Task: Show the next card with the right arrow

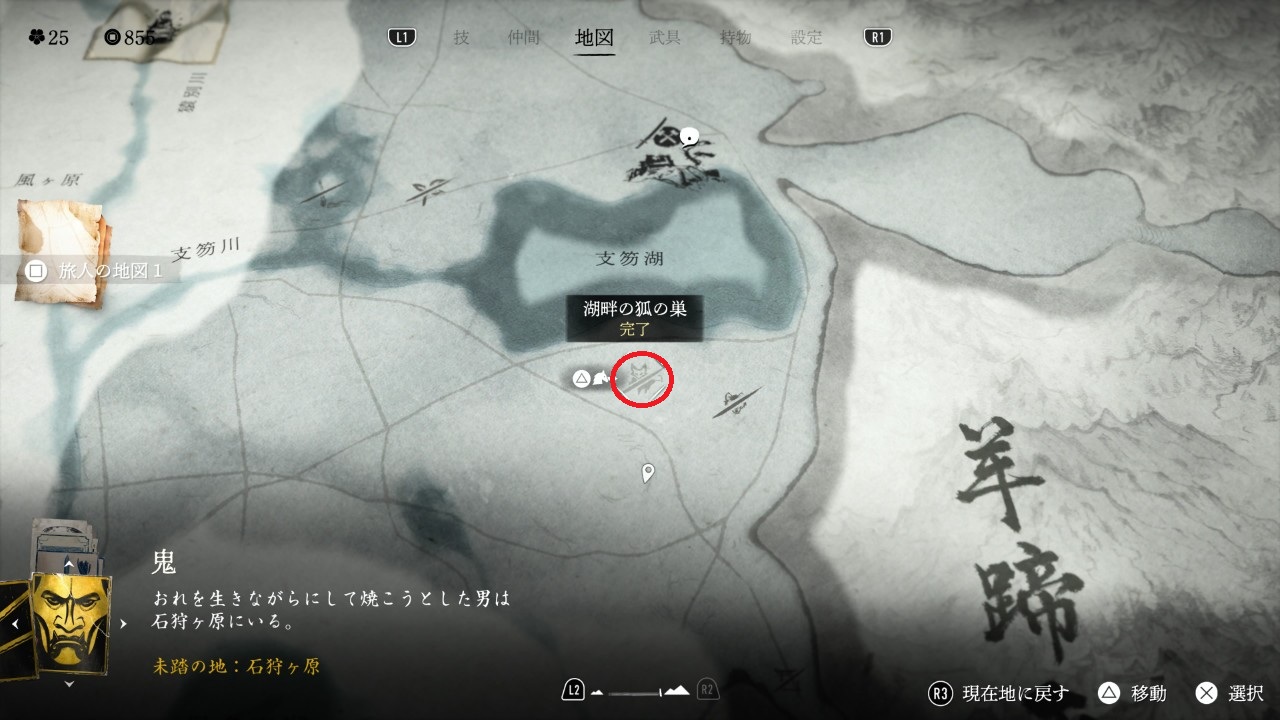Action: [x=124, y=623]
